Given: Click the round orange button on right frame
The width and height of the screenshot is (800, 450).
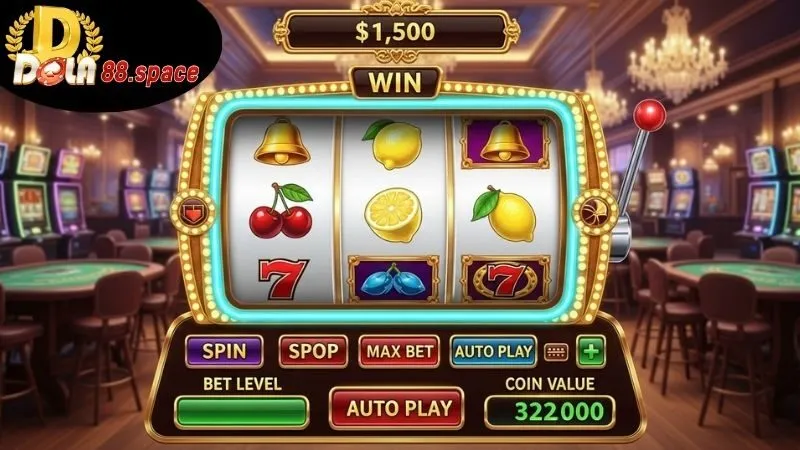Looking at the screenshot, I should [x=591, y=210].
